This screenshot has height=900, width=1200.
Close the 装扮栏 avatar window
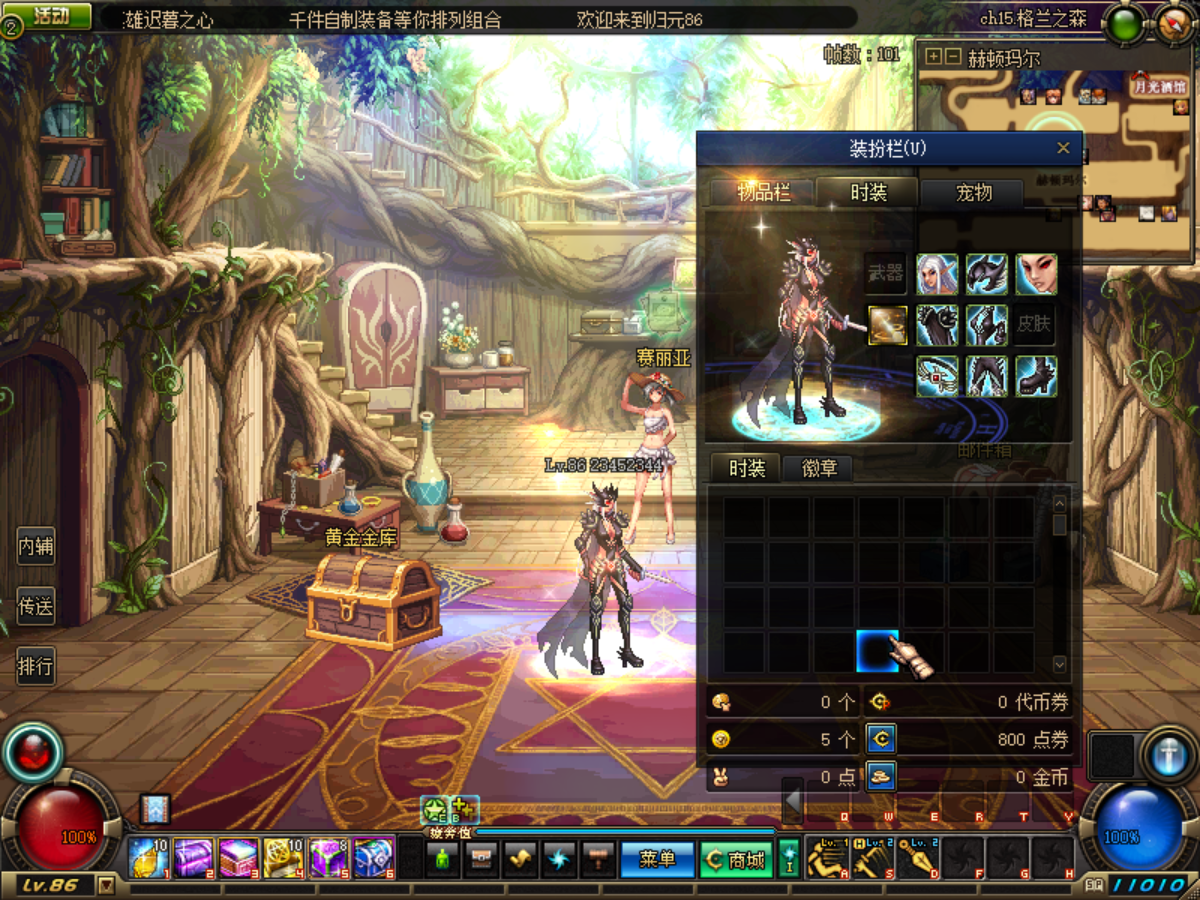click(1063, 149)
